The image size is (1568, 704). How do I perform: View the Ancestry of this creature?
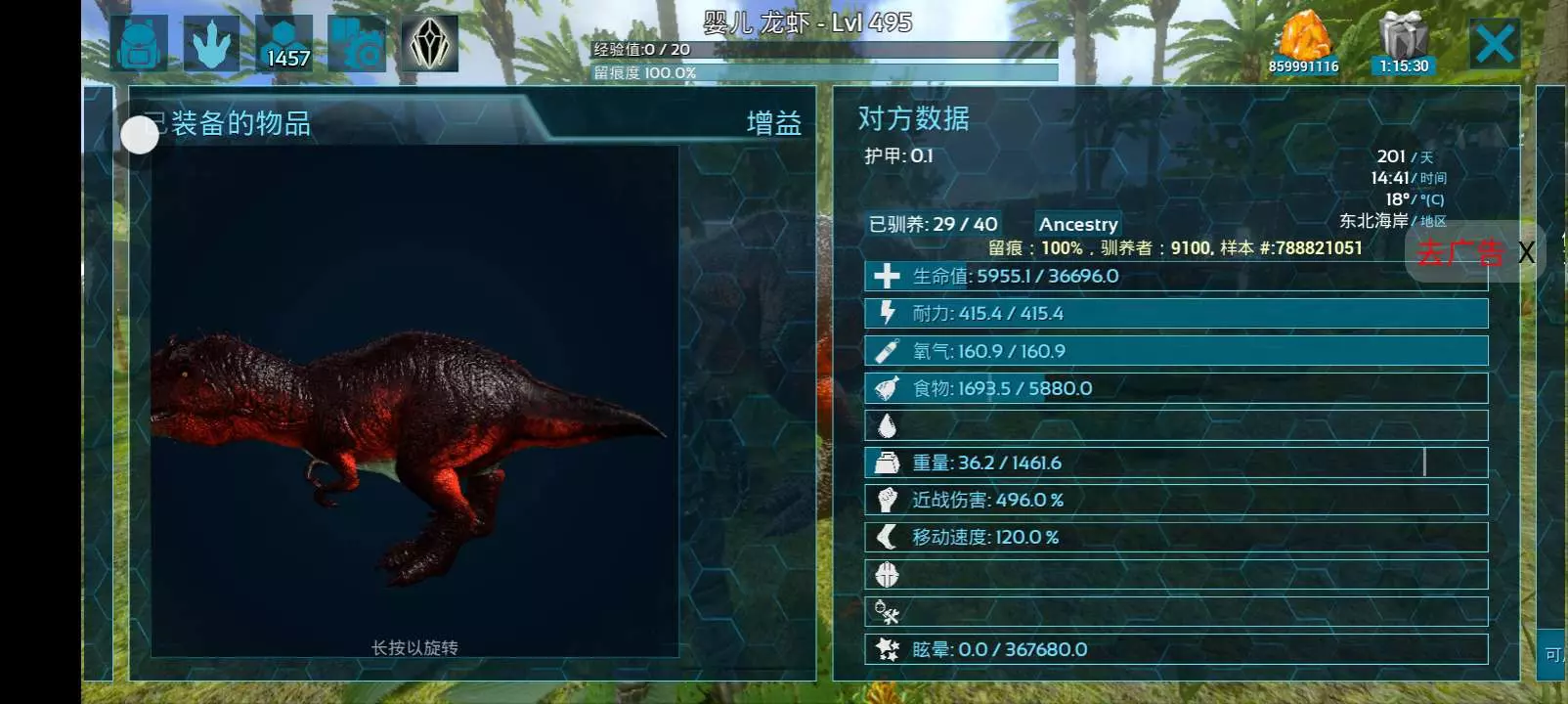[x=1077, y=224]
